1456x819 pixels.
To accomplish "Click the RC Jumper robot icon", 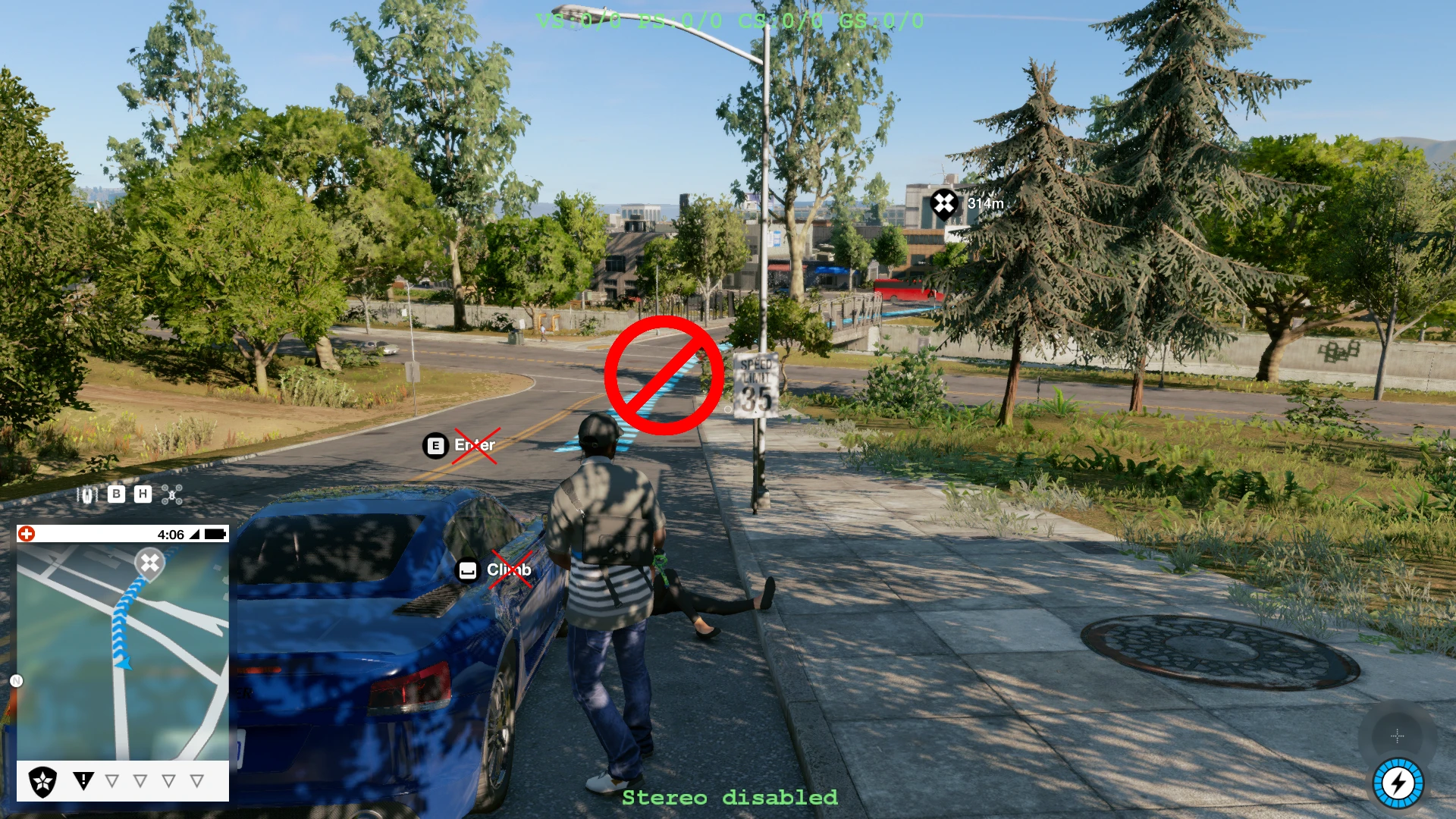I will [x=86, y=496].
